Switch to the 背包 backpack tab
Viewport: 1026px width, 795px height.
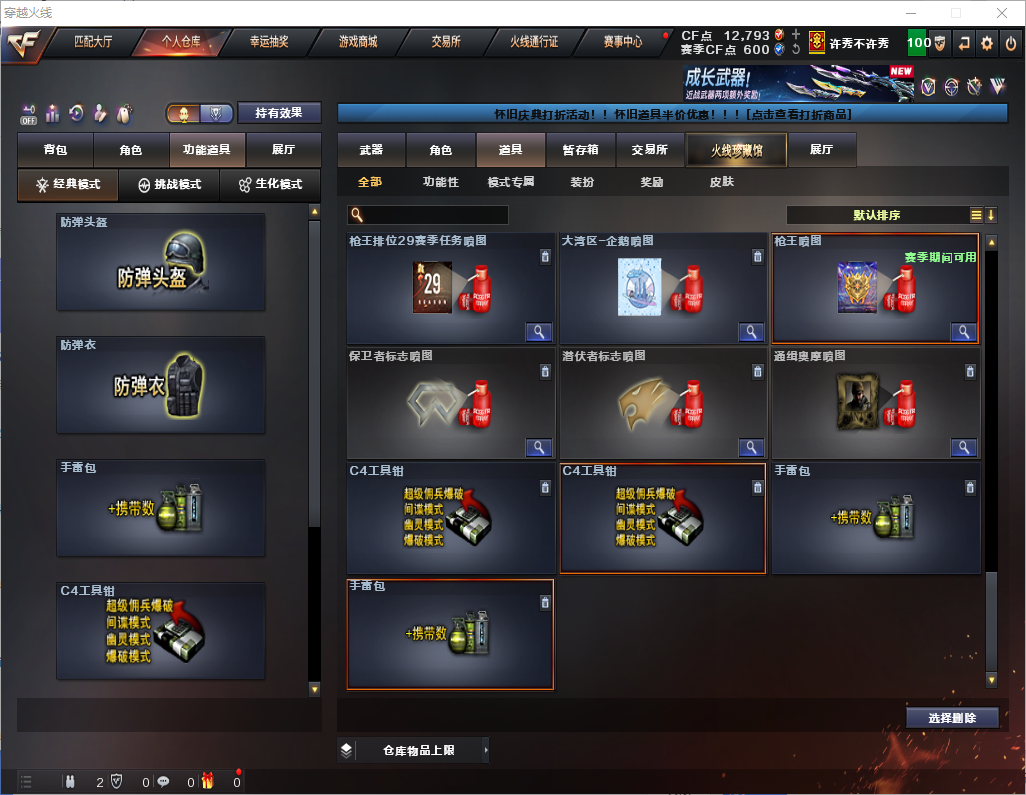coord(55,150)
